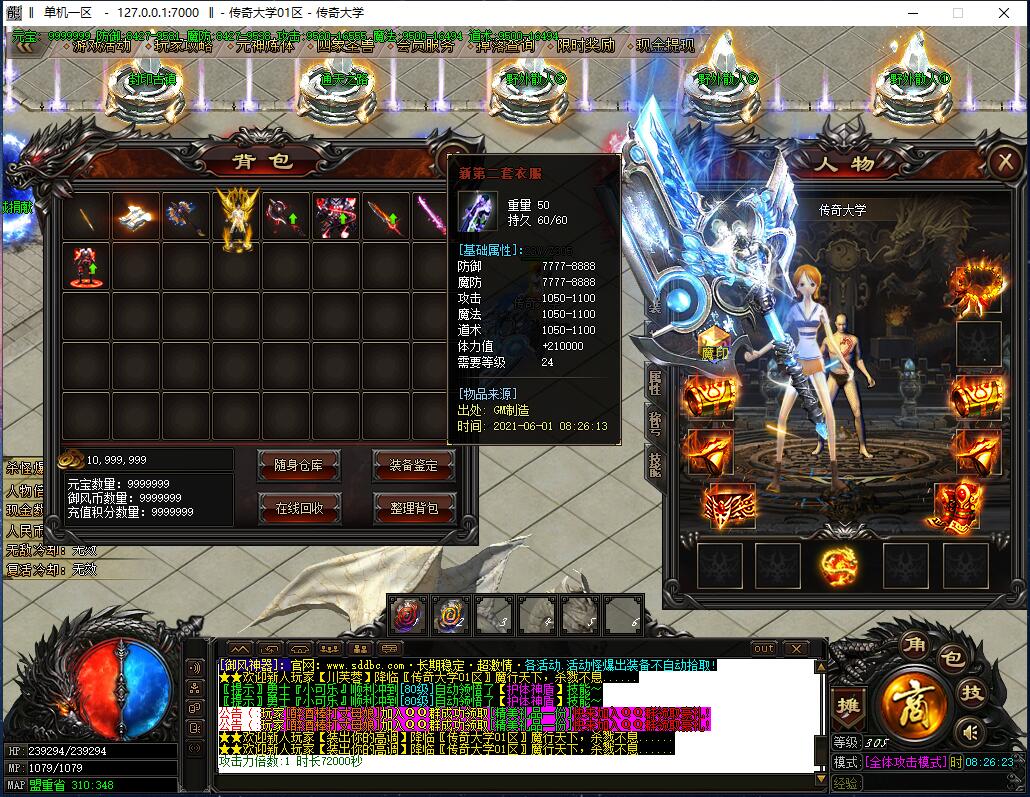Close the 人物 character panel

tap(1003, 163)
